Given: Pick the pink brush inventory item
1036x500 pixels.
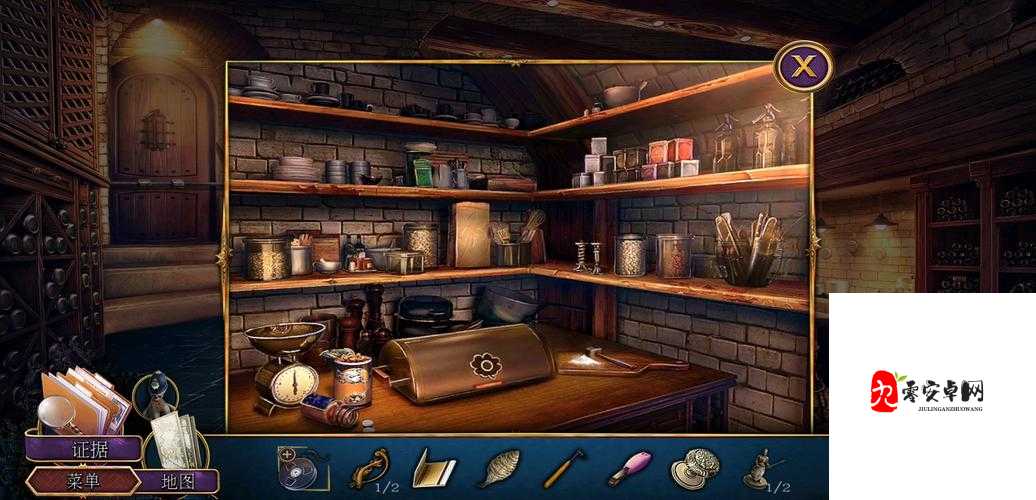Looking at the screenshot, I should 629,467.
